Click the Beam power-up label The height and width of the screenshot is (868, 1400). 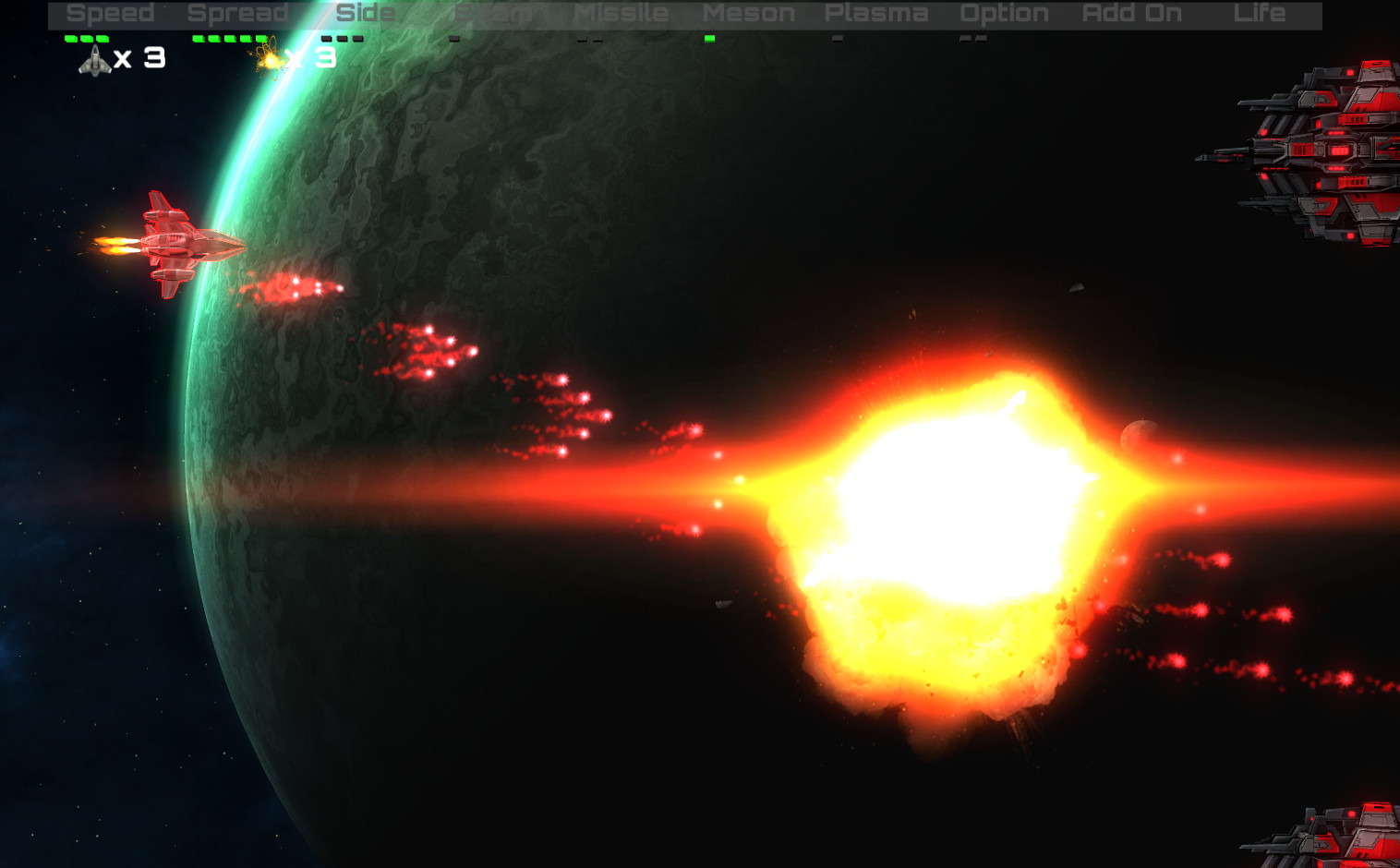click(492, 13)
